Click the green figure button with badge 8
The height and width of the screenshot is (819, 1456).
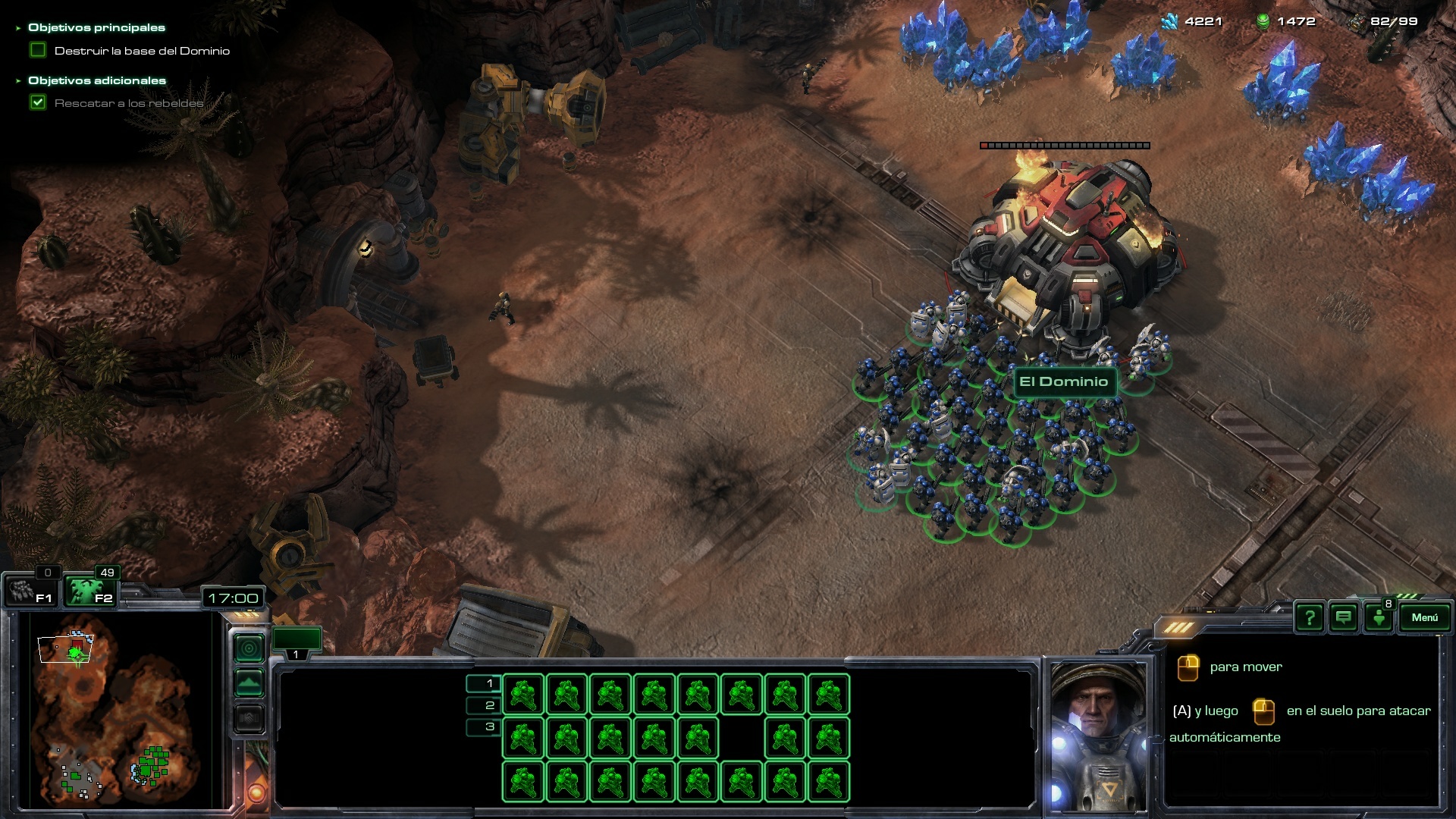pyautogui.click(x=1379, y=618)
